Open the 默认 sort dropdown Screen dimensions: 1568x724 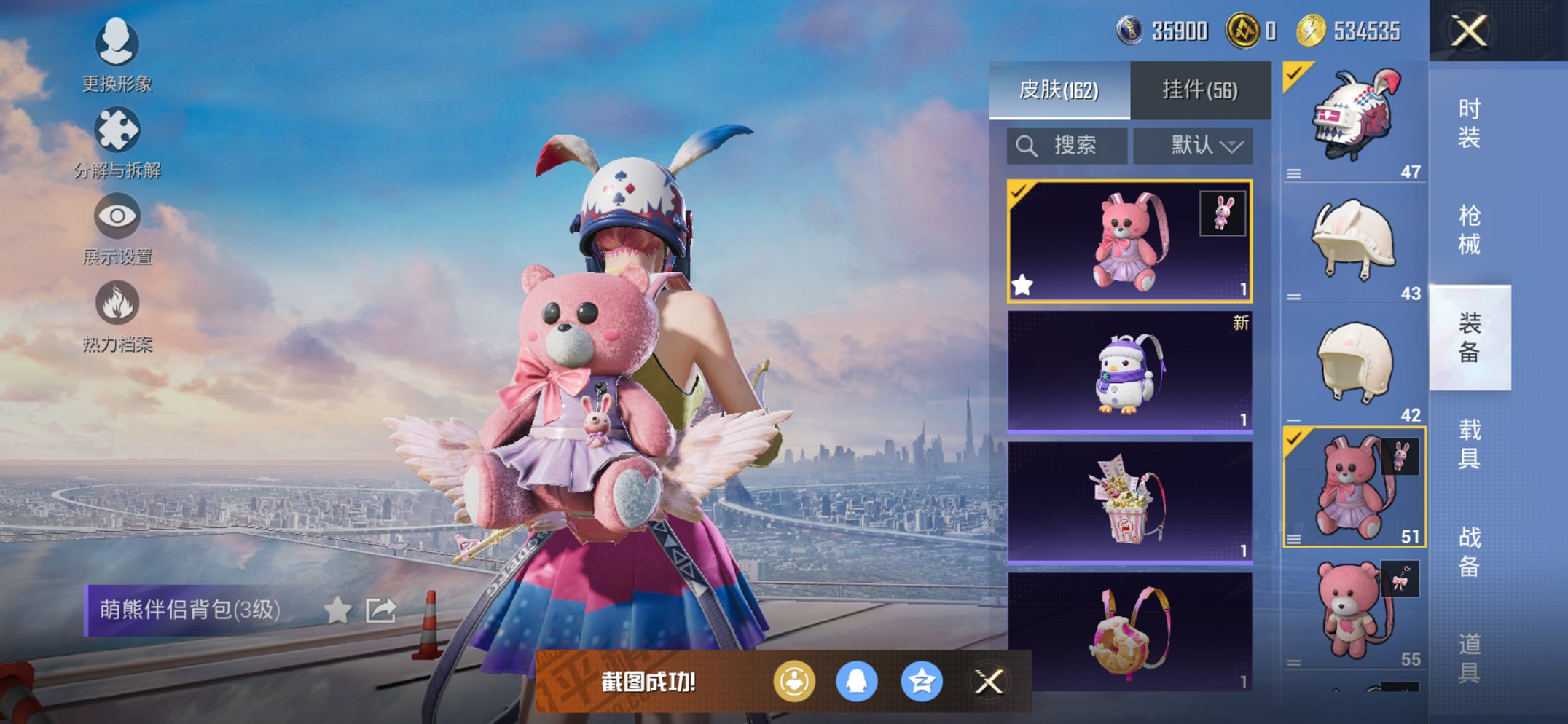1193,146
